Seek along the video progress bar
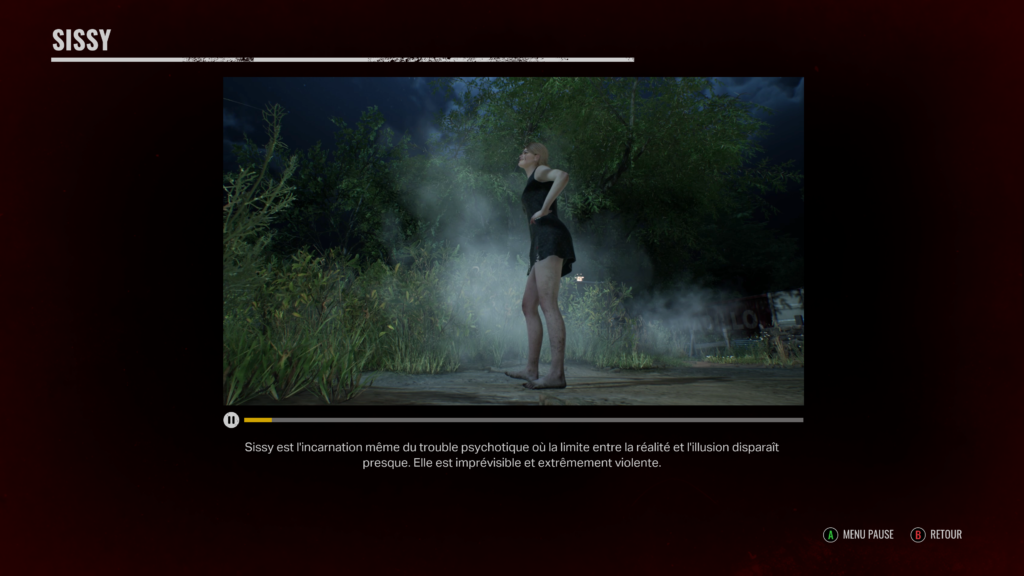This screenshot has width=1024, height=576. coord(523,420)
